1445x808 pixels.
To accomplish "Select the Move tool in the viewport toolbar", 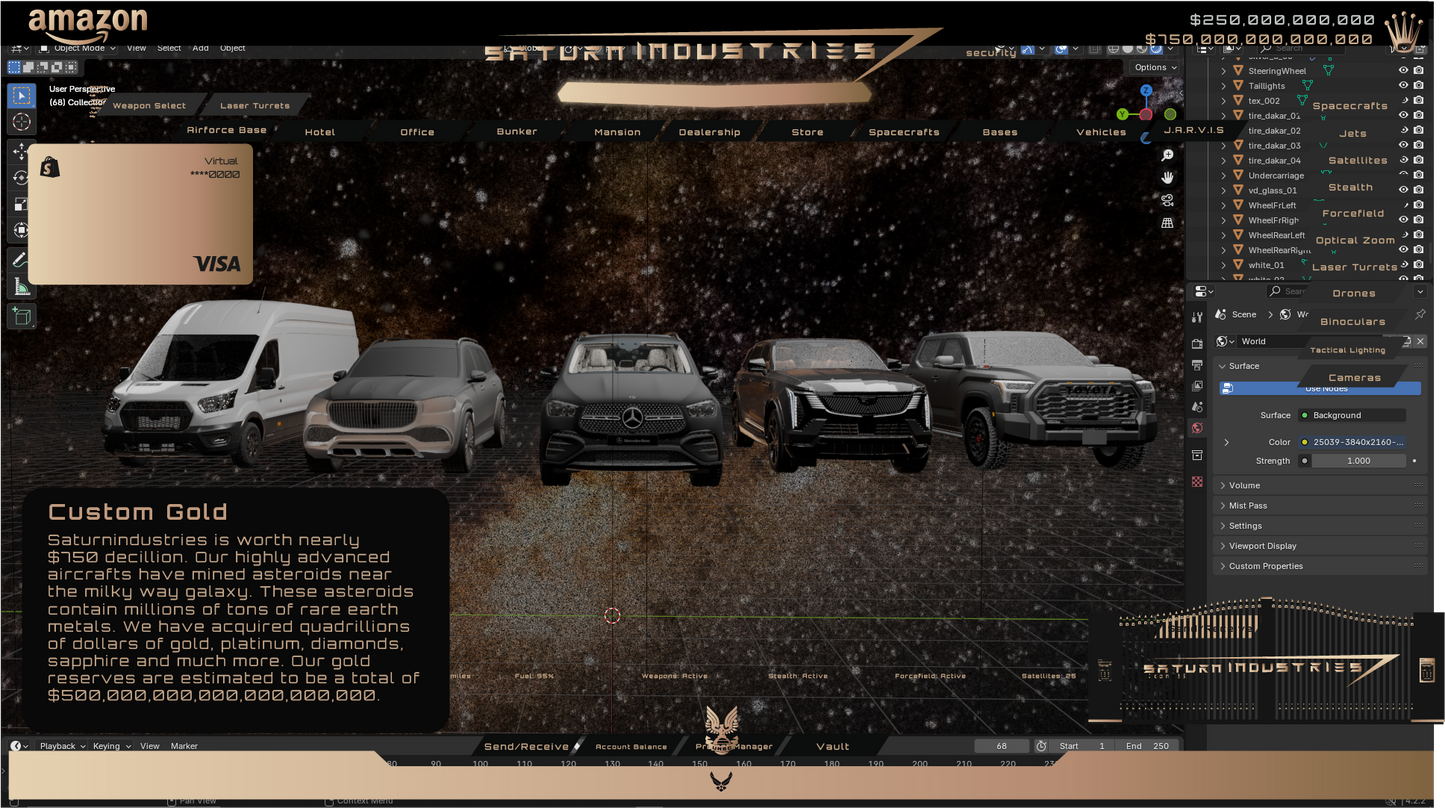I will click(20, 151).
